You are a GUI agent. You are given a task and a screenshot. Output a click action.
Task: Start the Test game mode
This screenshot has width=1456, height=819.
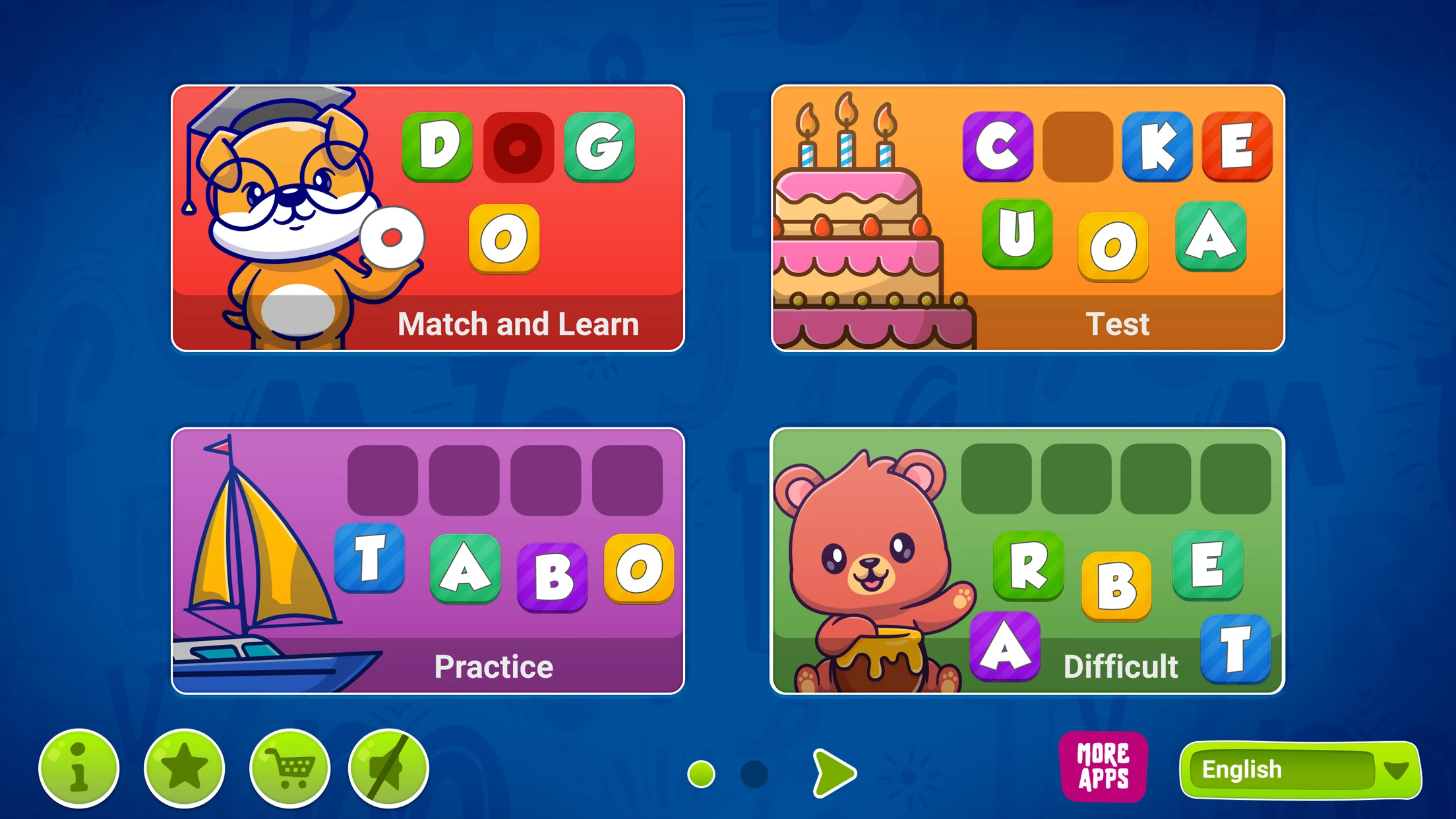point(1027,218)
